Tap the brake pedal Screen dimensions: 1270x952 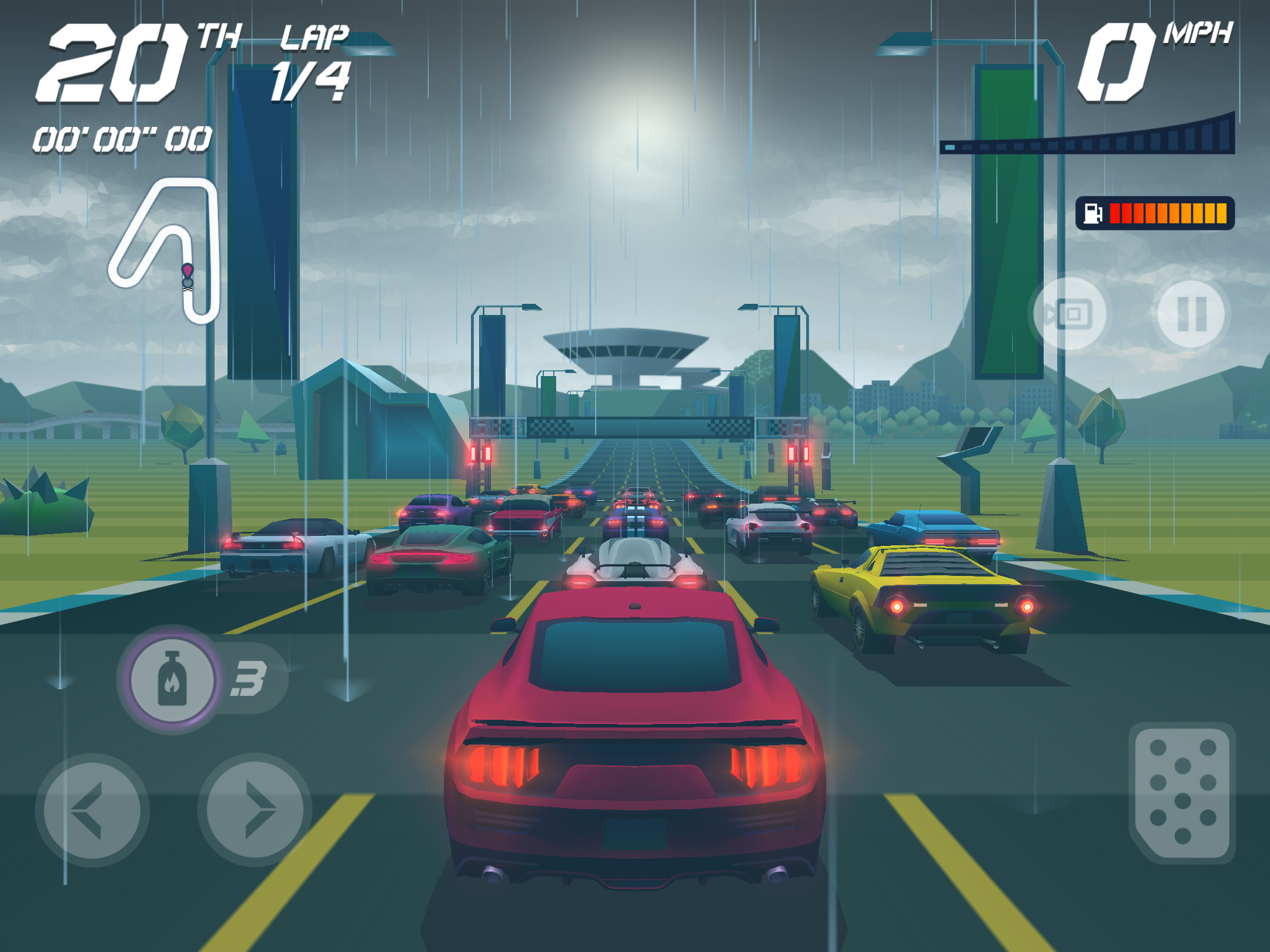1182,792
